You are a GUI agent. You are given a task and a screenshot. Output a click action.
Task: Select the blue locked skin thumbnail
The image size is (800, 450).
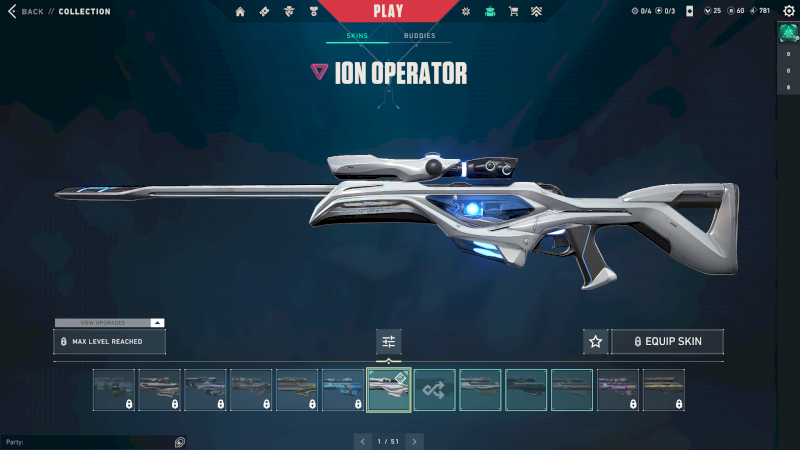click(343, 390)
